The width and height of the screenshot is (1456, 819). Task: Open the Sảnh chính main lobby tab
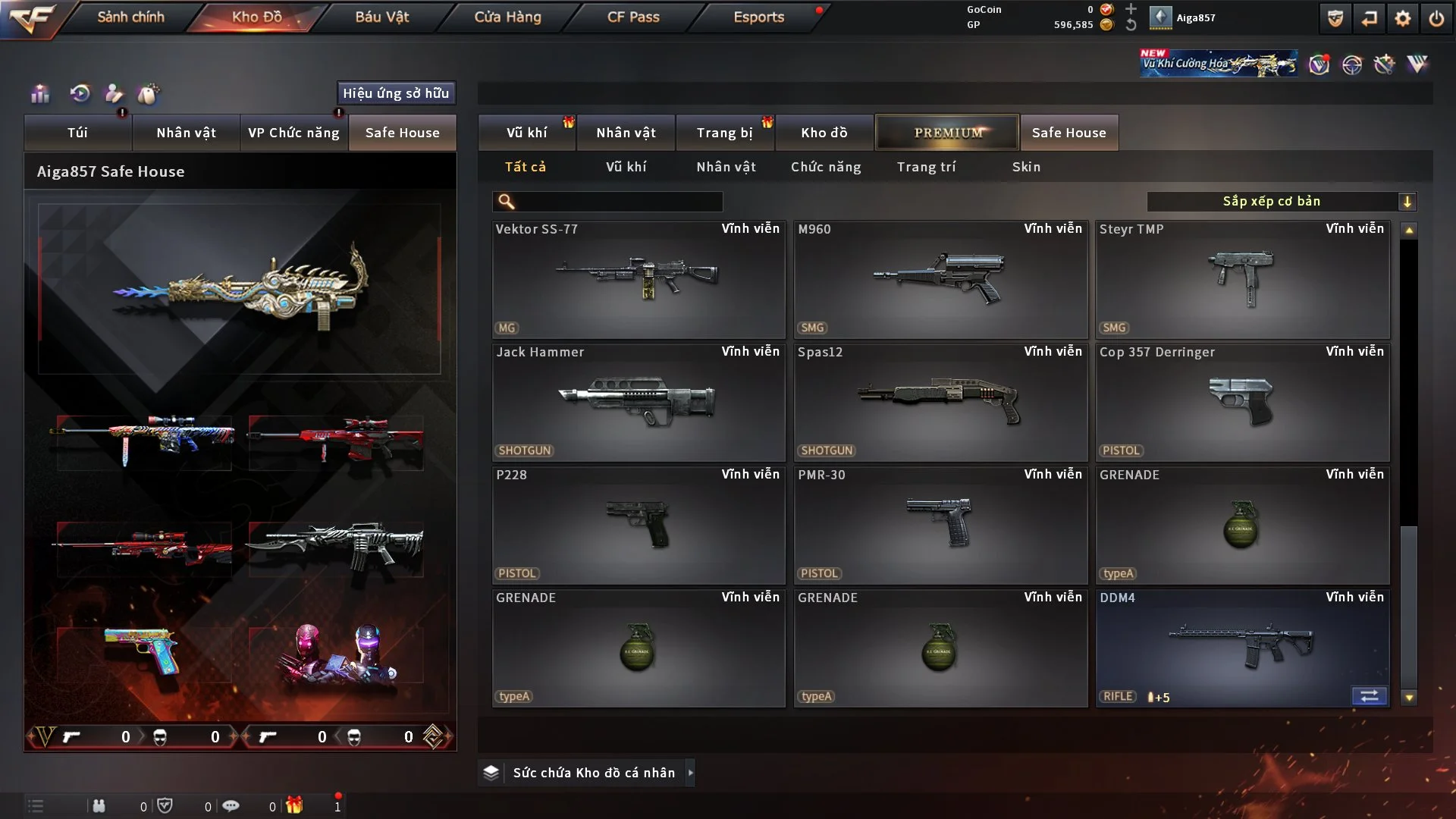click(130, 17)
